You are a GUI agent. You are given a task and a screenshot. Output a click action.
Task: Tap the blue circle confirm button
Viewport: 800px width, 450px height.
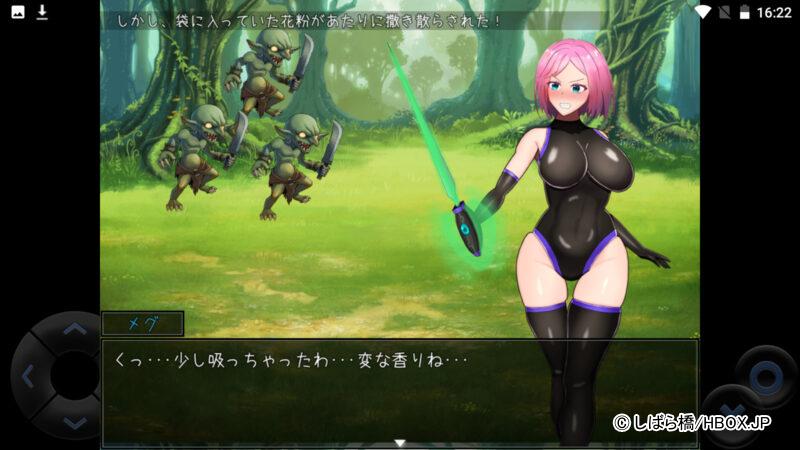coord(765,377)
